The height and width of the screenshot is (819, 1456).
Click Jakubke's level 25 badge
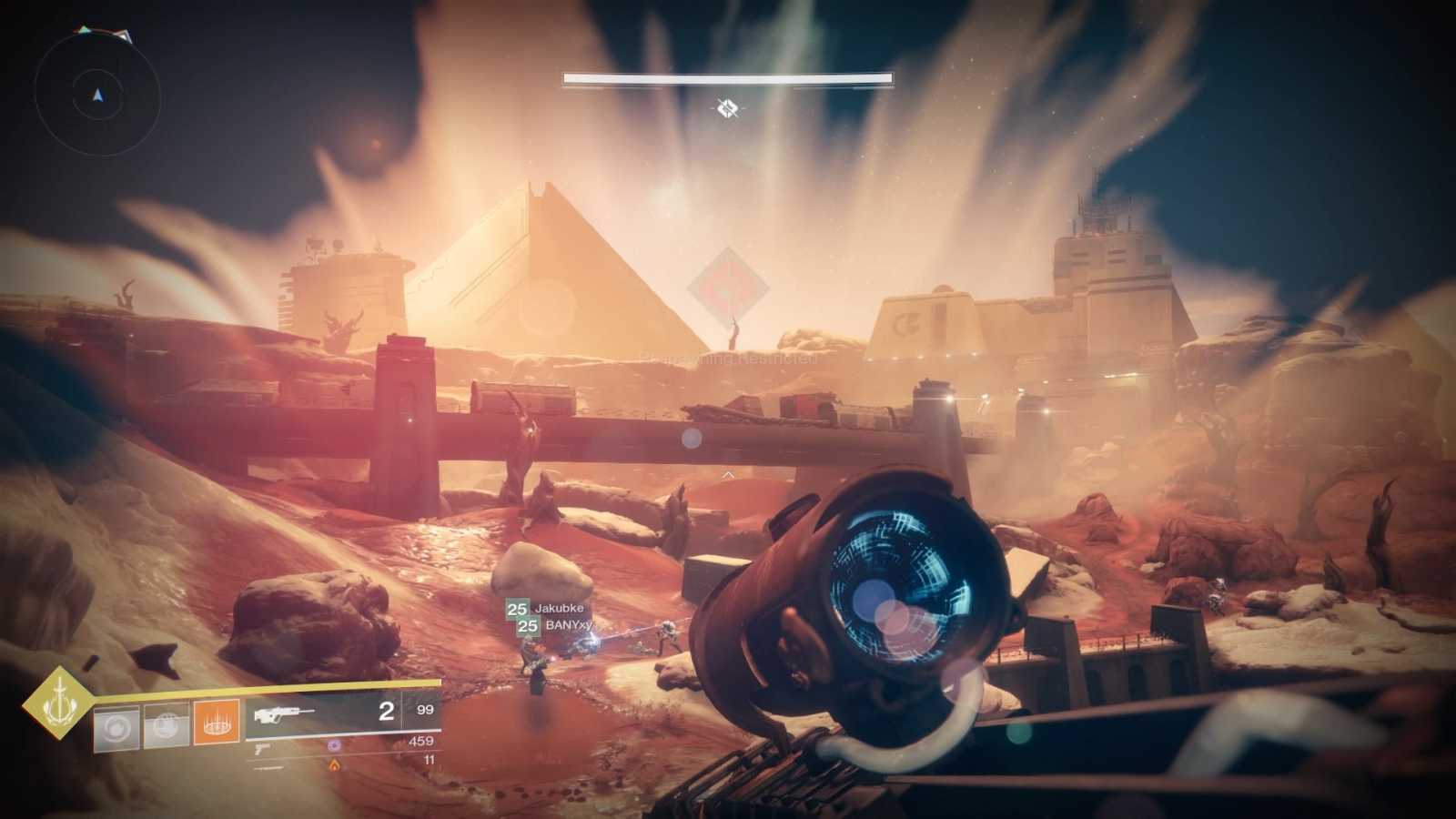point(517,609)
